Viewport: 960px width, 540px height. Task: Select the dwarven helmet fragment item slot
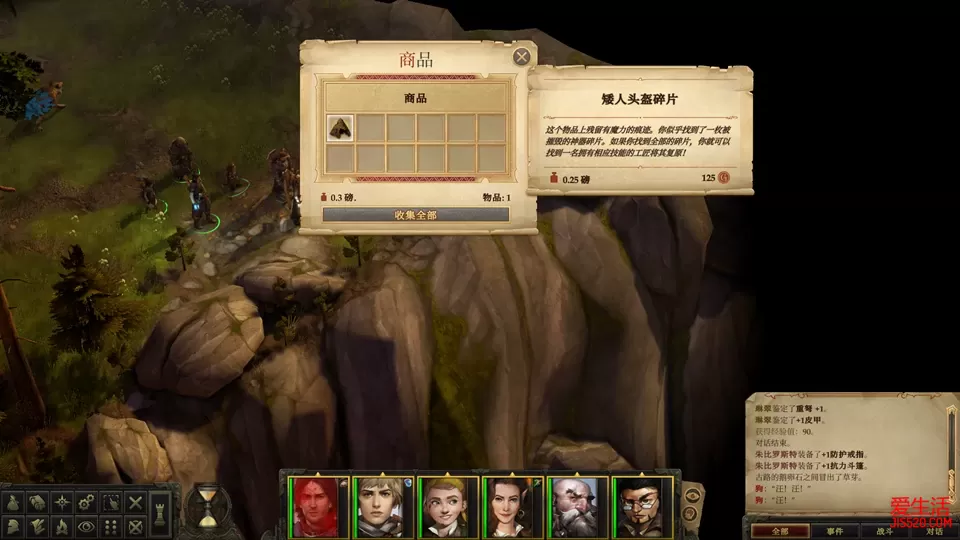click(340, 127)
